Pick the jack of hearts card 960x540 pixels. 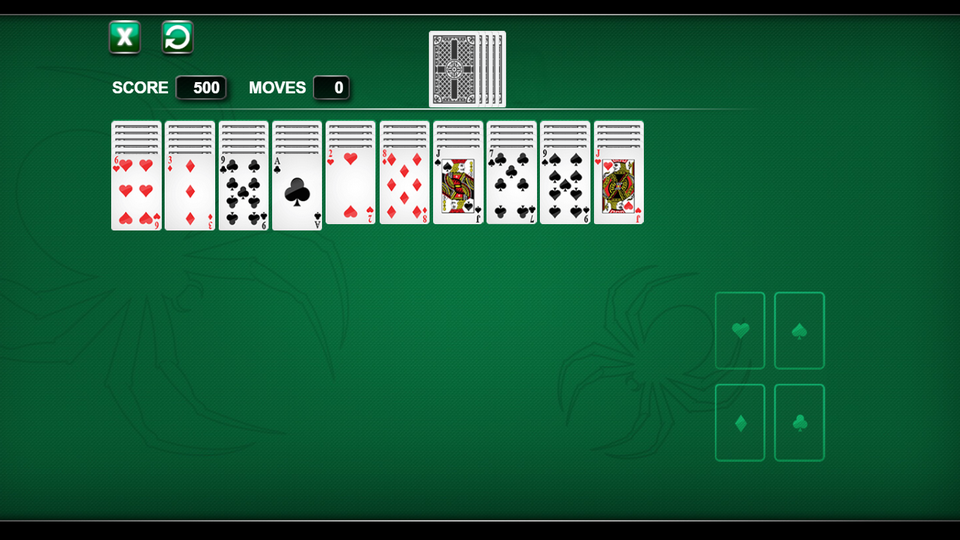[x=619, y=188]
